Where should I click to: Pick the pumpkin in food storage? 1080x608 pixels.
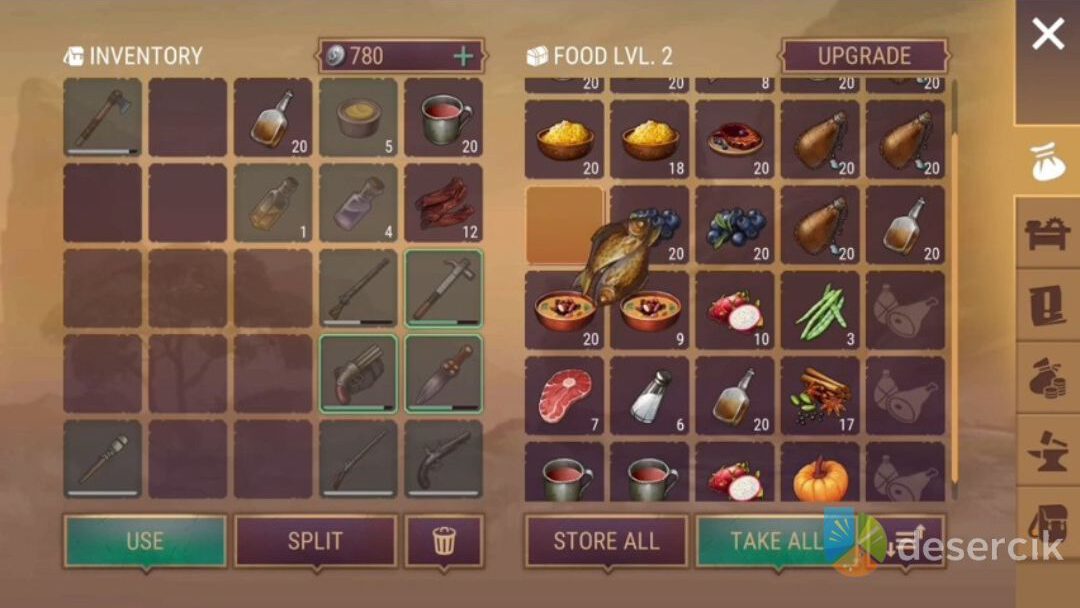click(820, 476)
